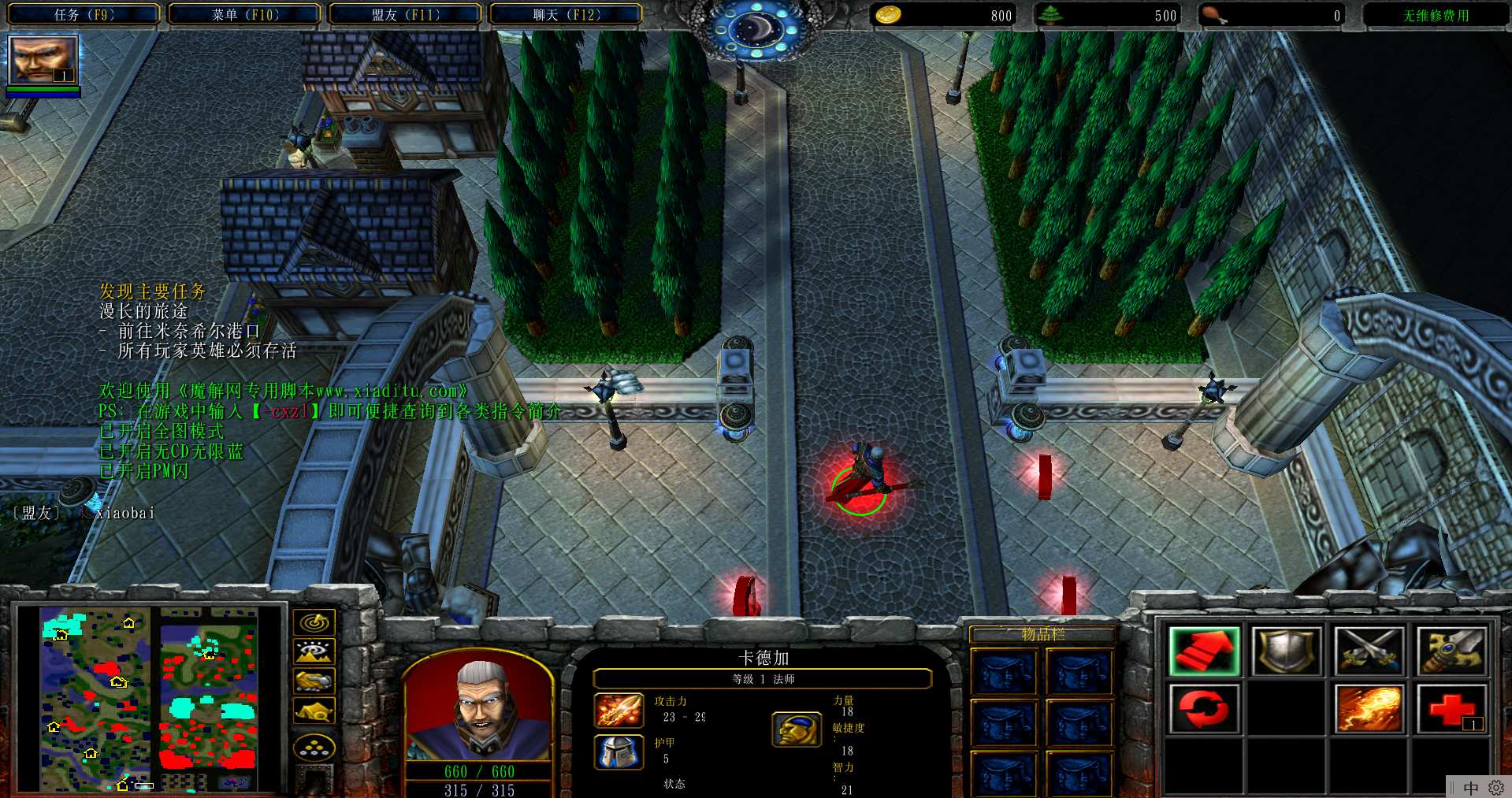The image size is (1512, 798).
Task: Choose the shield Stop command
Action: 1286,651
